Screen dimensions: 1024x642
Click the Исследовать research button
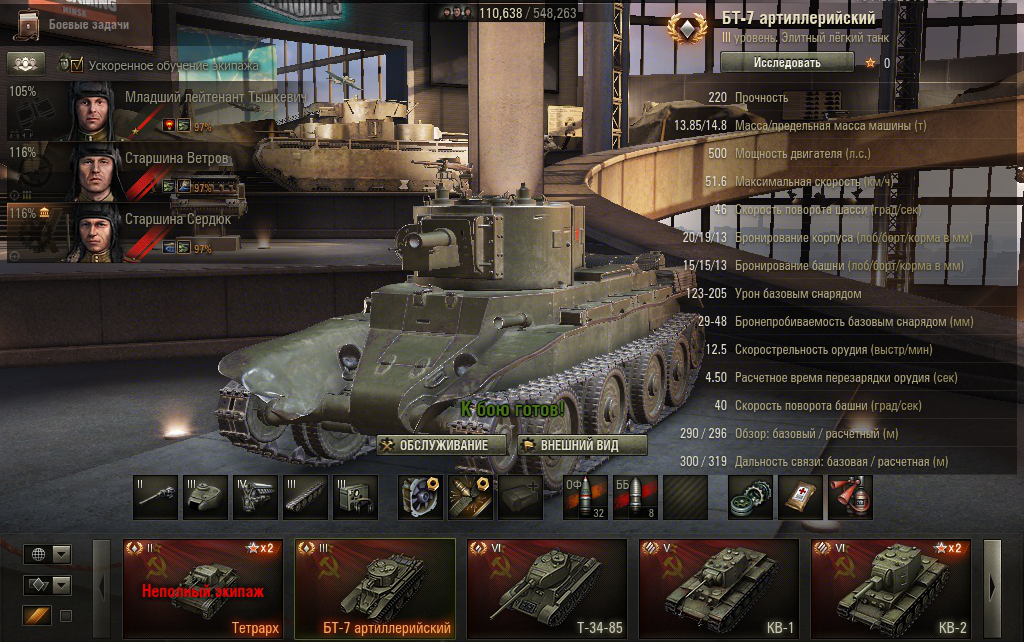click(x=787, y=62)
